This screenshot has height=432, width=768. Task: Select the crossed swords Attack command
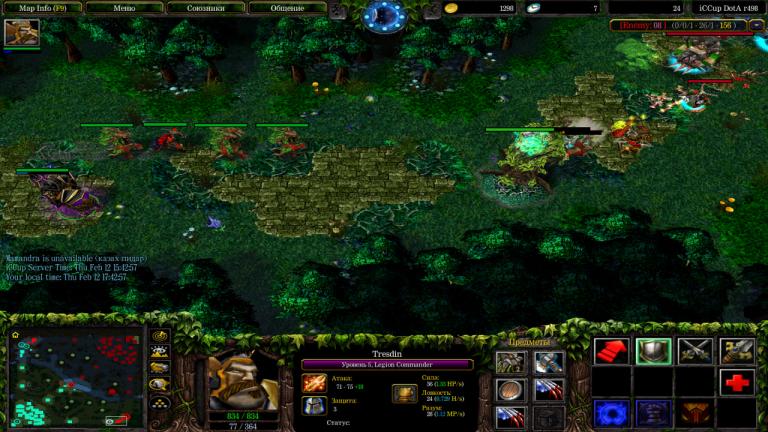[x=695, y=351]
